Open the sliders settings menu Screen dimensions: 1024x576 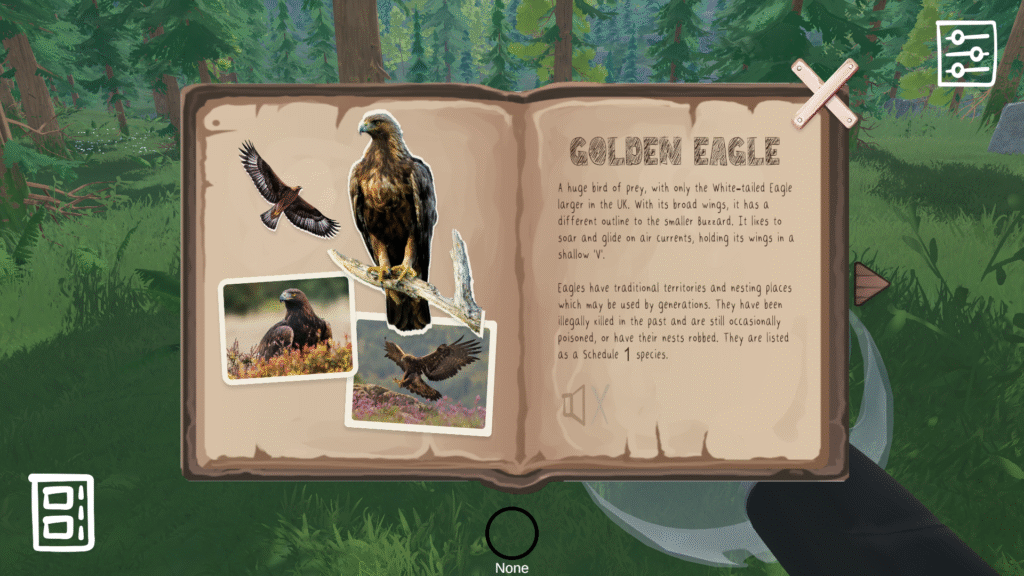(x=965, y=53)
